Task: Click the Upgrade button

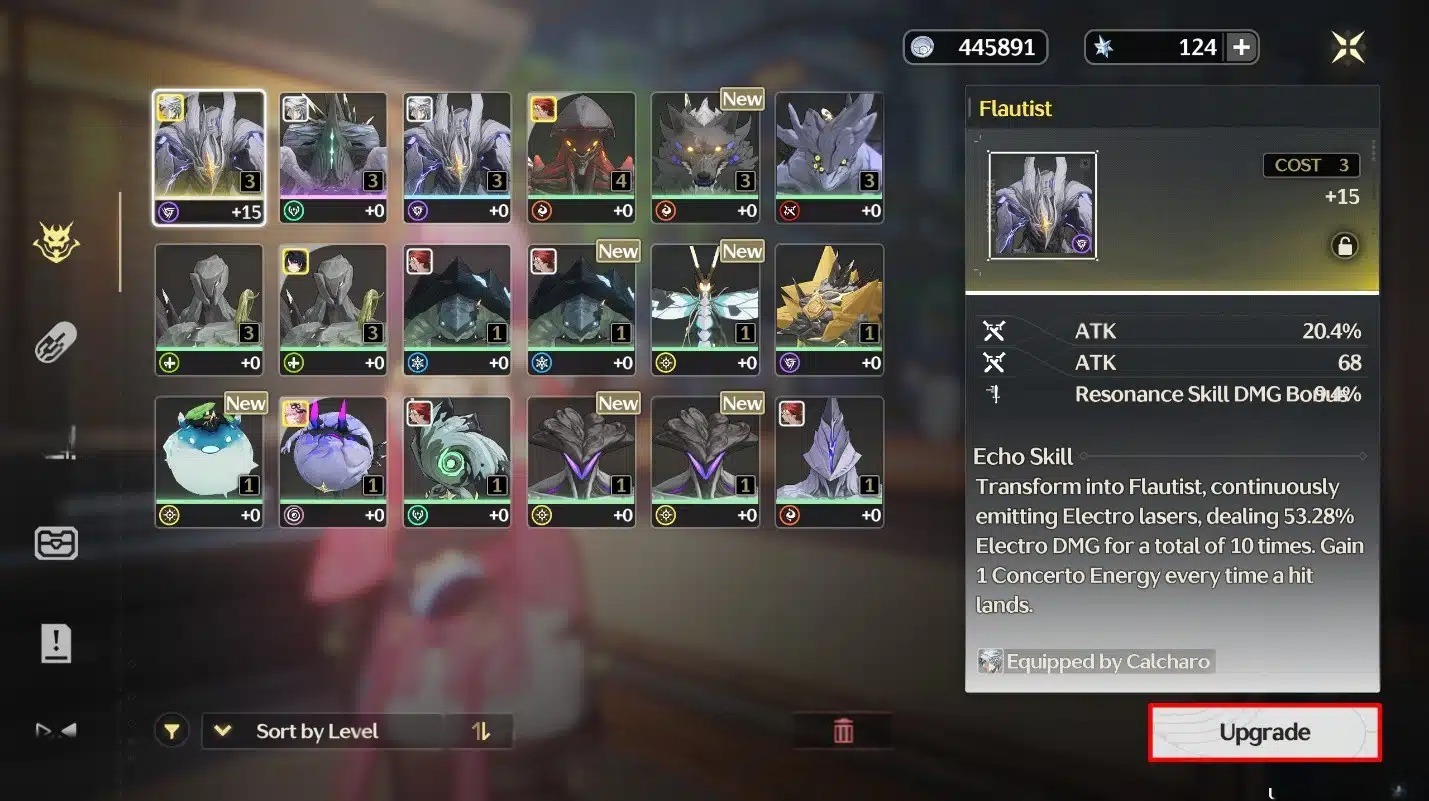Action: (1264, 732)
